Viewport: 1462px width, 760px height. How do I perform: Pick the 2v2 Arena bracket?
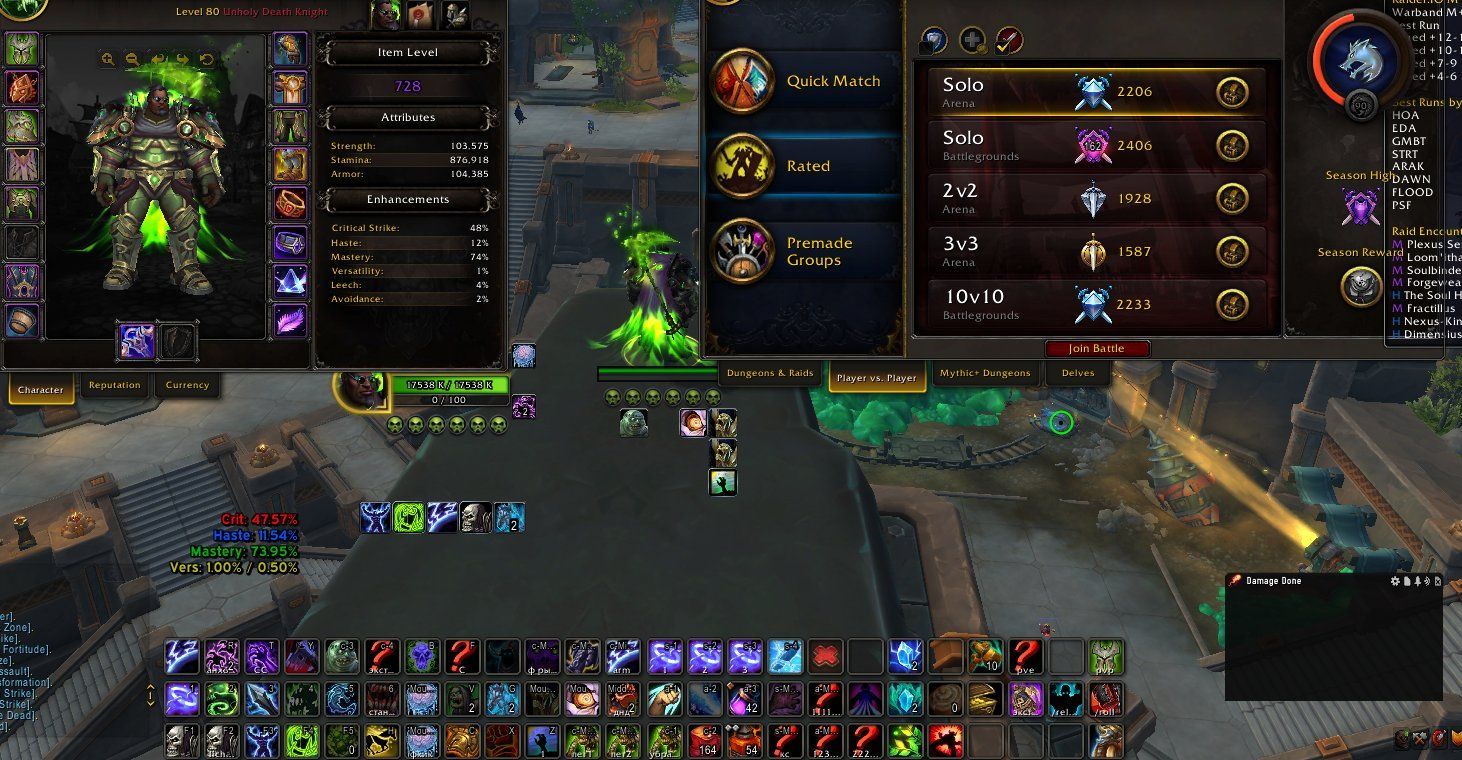1096,198
